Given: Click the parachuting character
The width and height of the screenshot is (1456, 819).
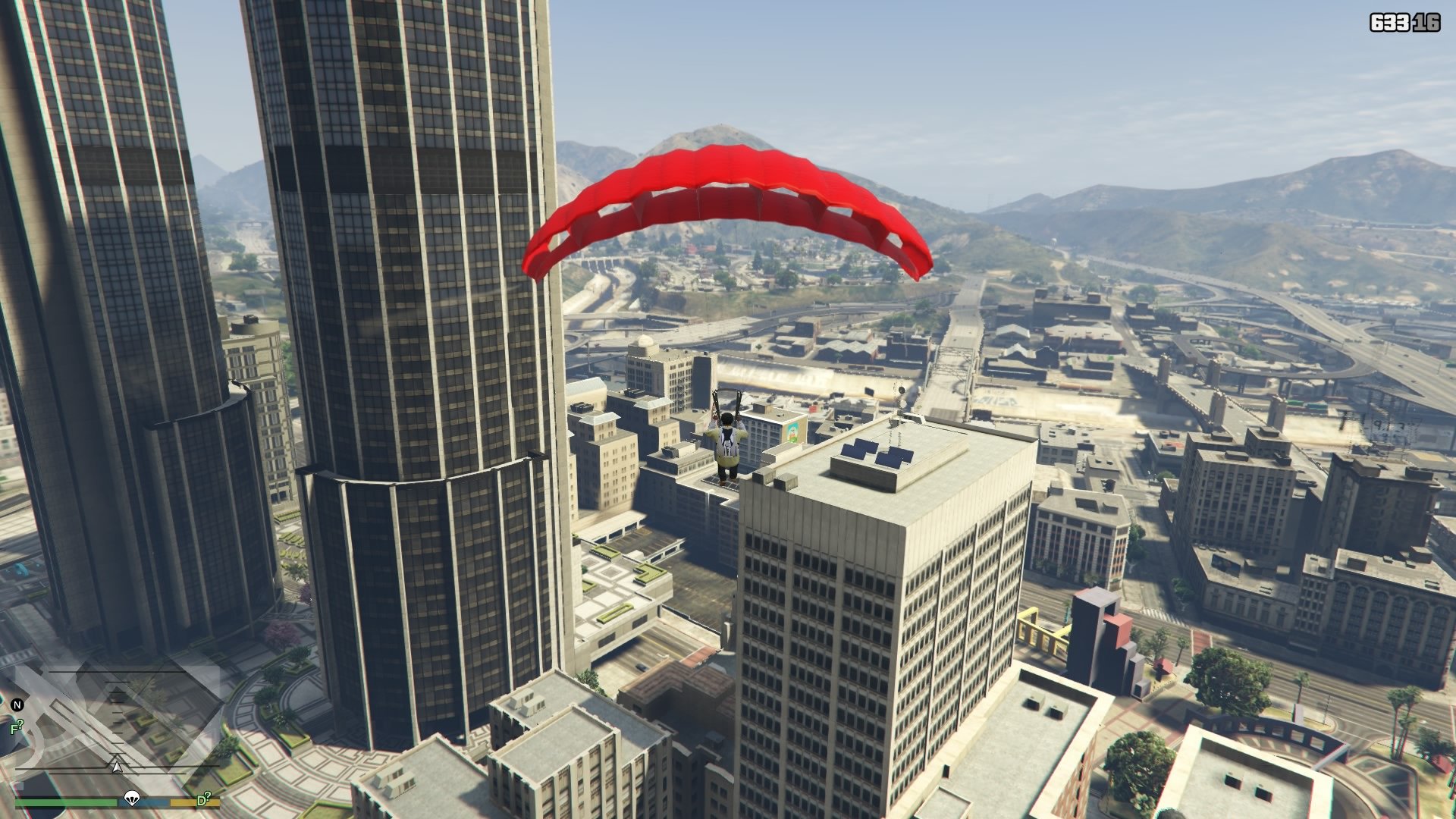Looking at the screenshot, I should click(x=726, y=441).
